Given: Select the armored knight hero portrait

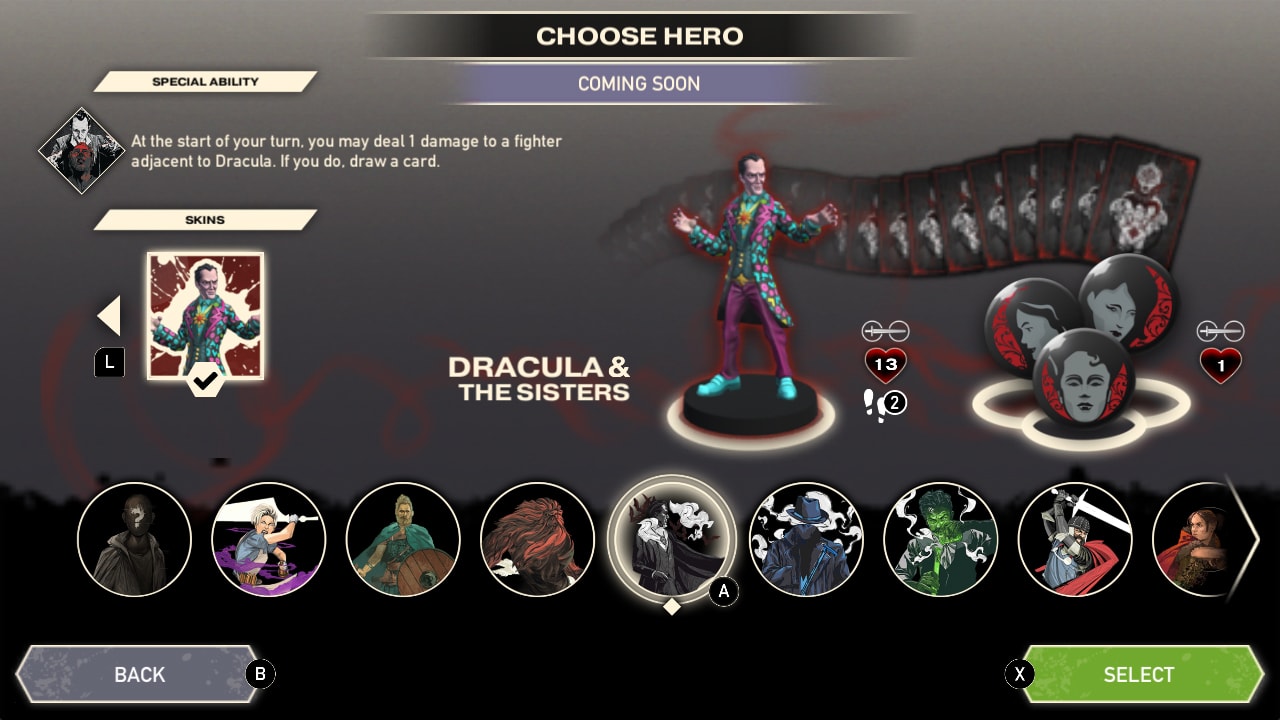Looking at the screenshot, I should (x=1075, y=539).
